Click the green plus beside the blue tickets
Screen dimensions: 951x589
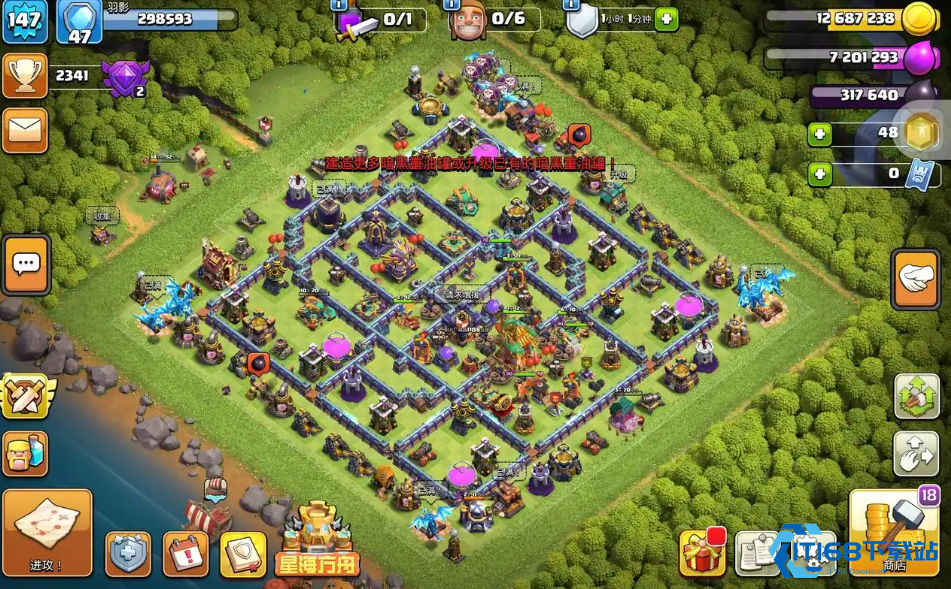[820, 174]
